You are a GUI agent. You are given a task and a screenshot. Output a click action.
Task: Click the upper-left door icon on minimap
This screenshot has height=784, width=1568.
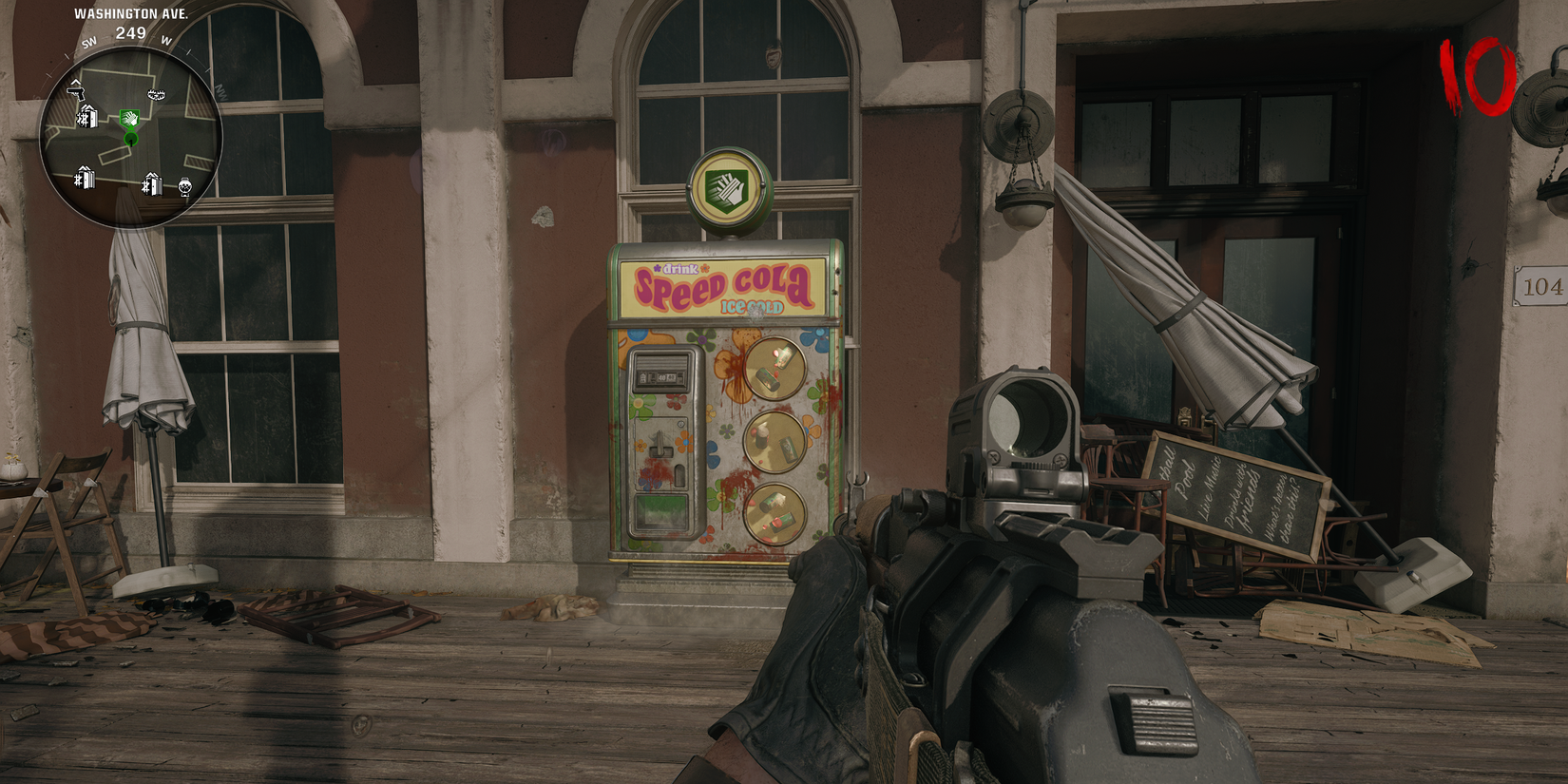[x=86, y=115]
